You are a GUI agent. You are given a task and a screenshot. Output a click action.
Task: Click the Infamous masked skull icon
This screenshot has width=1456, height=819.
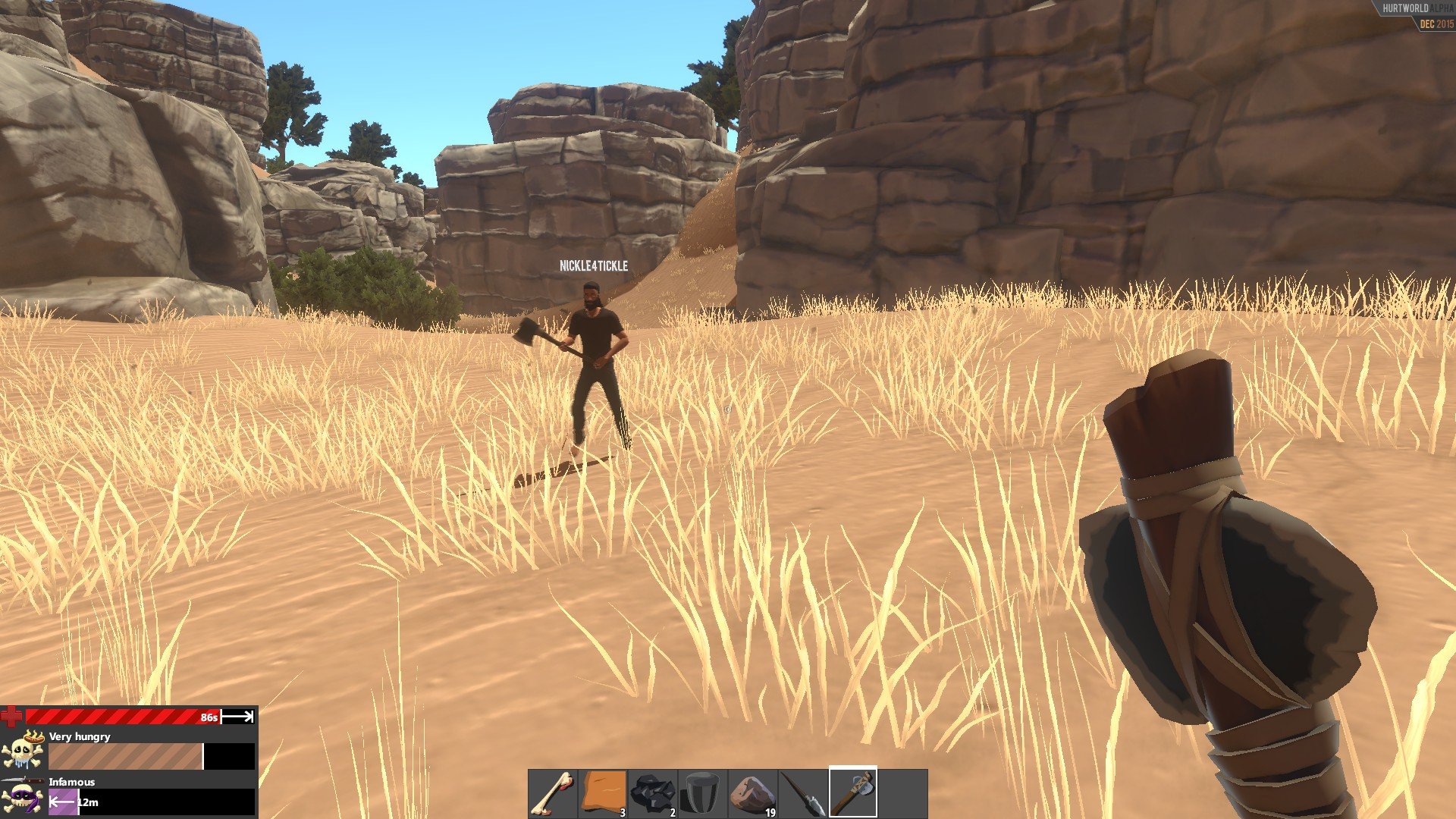(x=22, y=799)
